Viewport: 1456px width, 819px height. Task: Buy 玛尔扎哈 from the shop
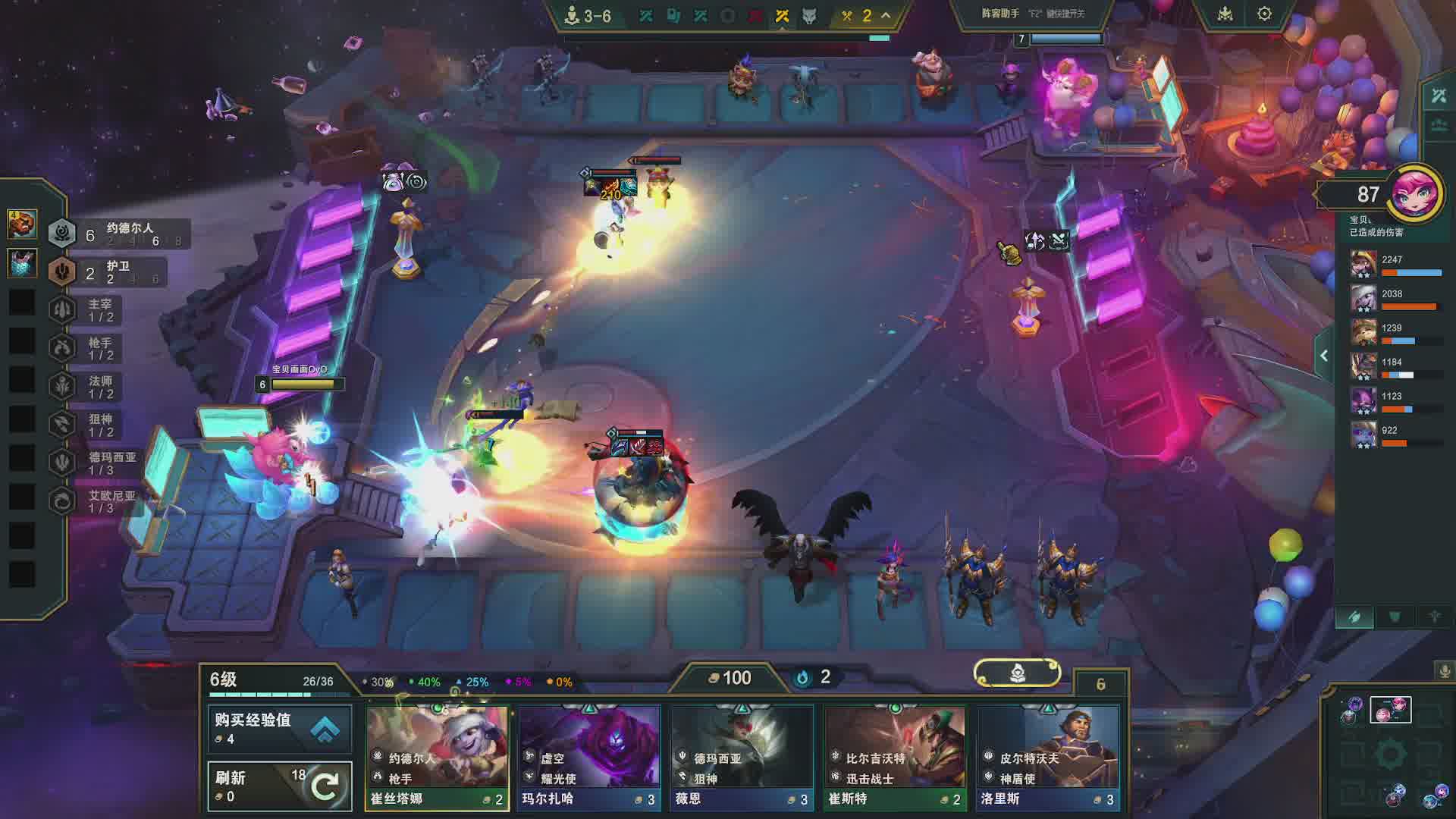click(x=588, y=757)
